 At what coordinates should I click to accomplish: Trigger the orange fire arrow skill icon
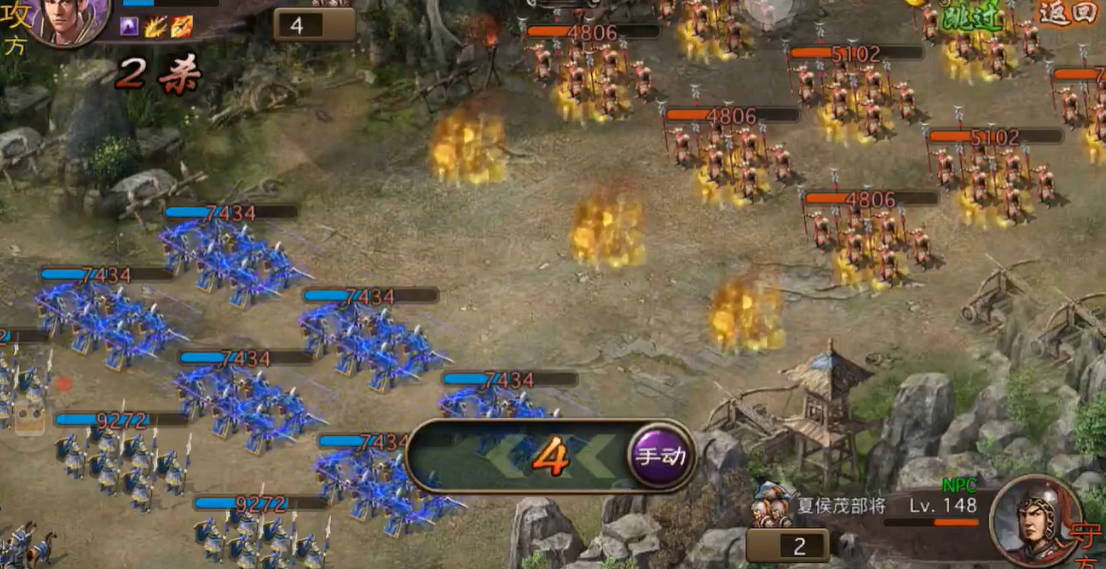[x=181, y=27]
